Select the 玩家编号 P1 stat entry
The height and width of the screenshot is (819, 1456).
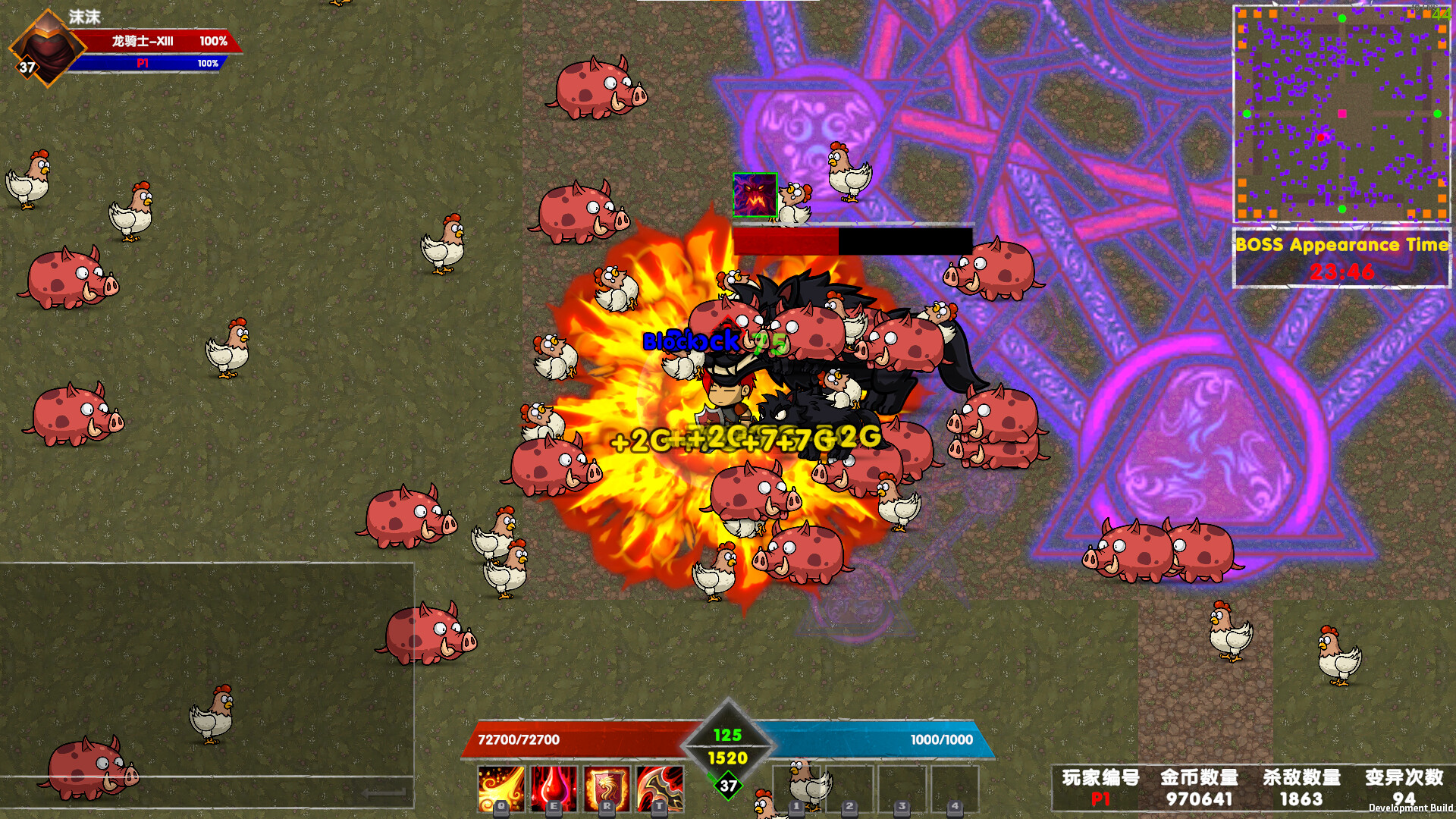1101,789
